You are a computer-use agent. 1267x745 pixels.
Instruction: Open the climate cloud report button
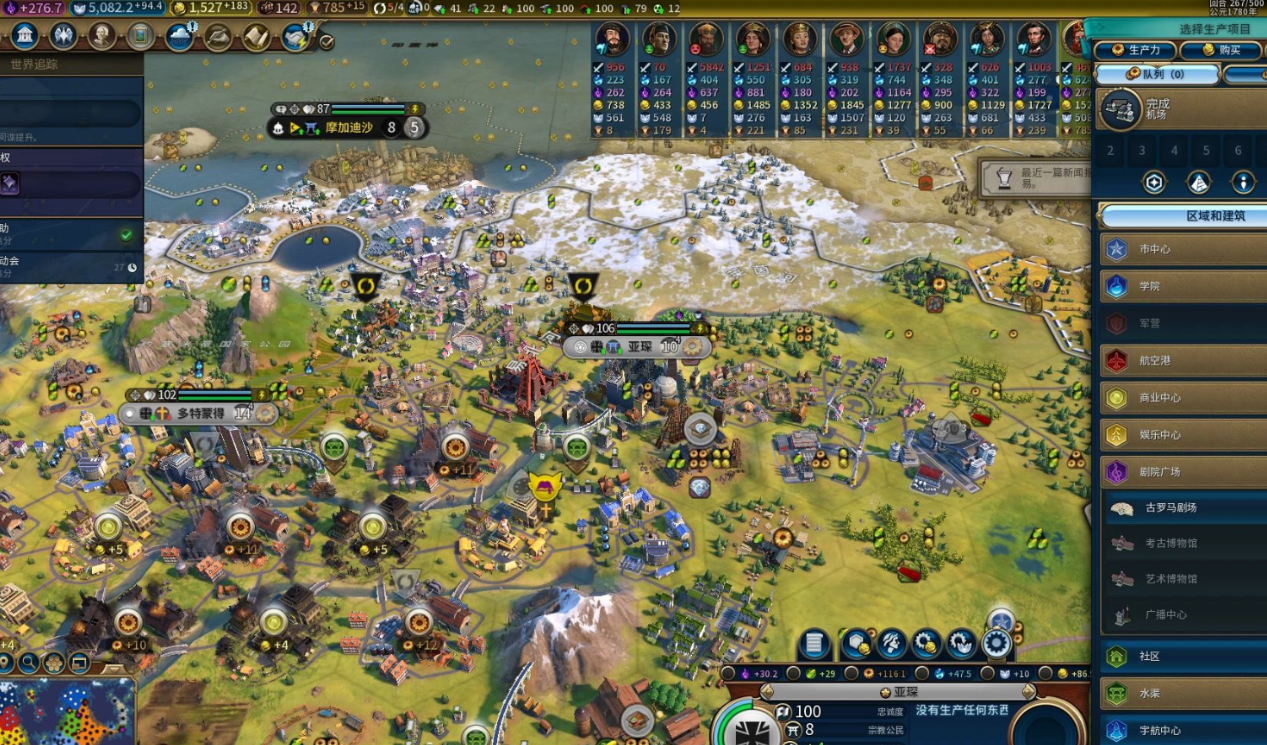click(180, 37)
